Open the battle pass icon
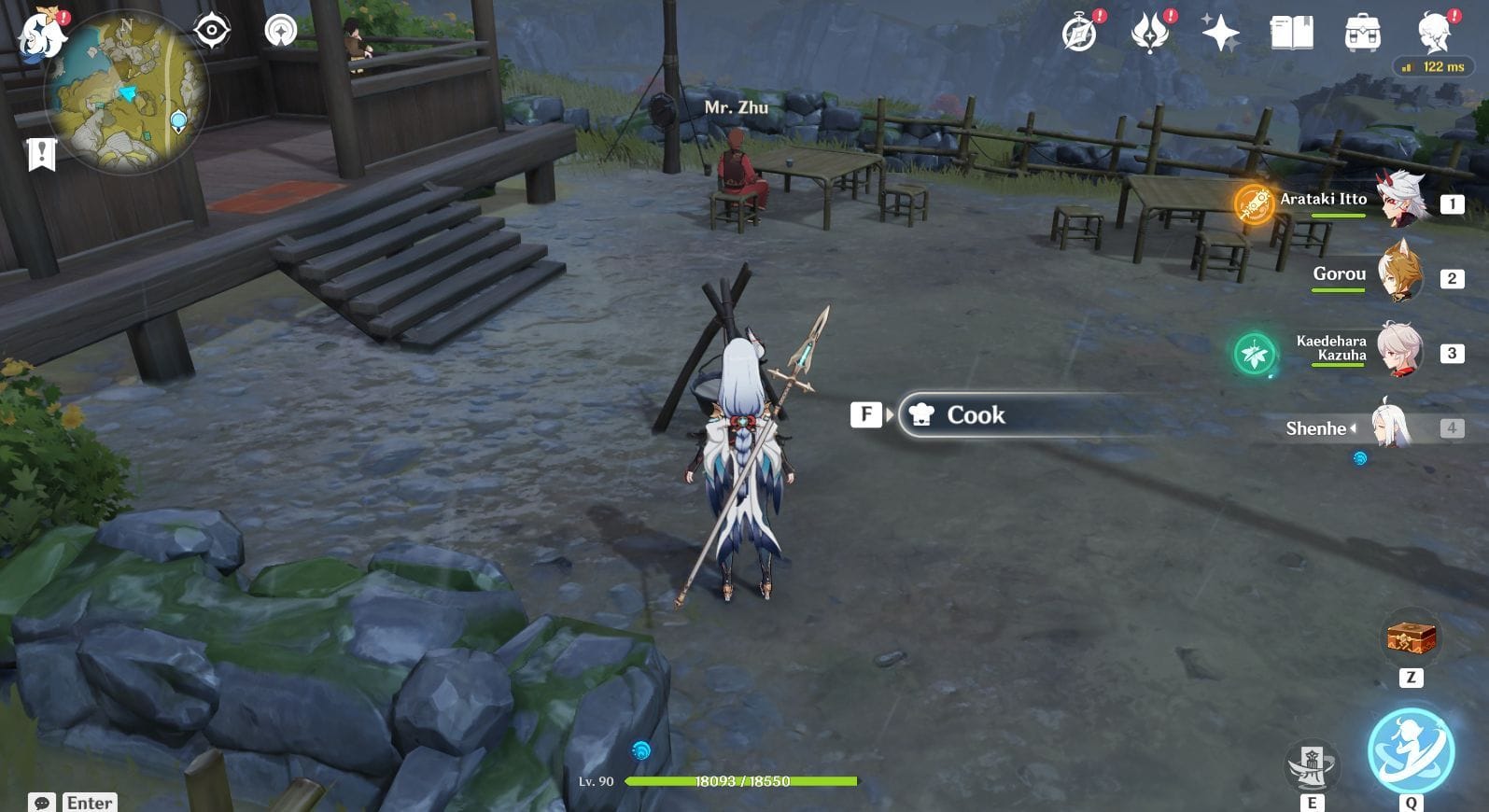 coord(1150,34)
